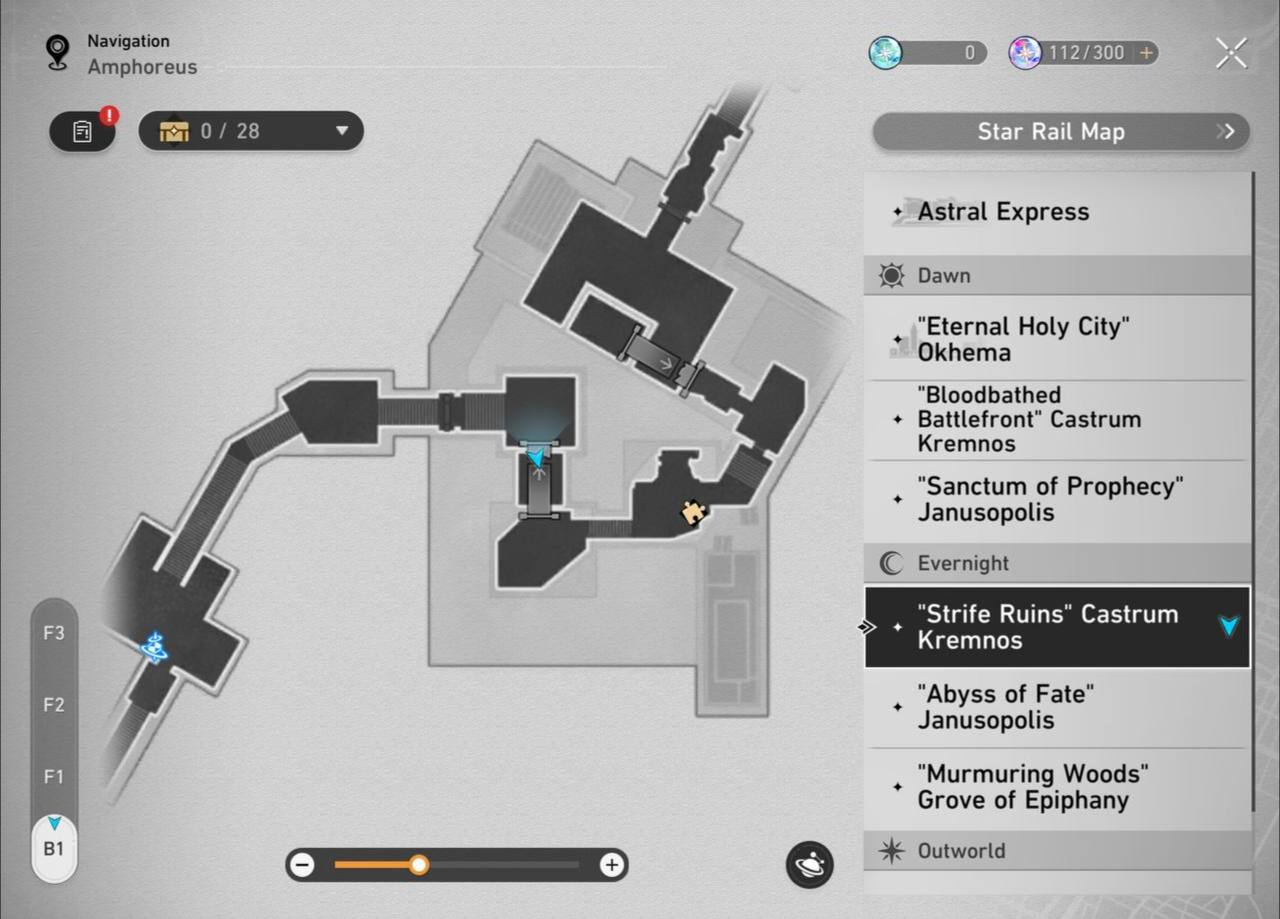Switch to floor B1
The image size is (1280, 919).
(53, 849)
